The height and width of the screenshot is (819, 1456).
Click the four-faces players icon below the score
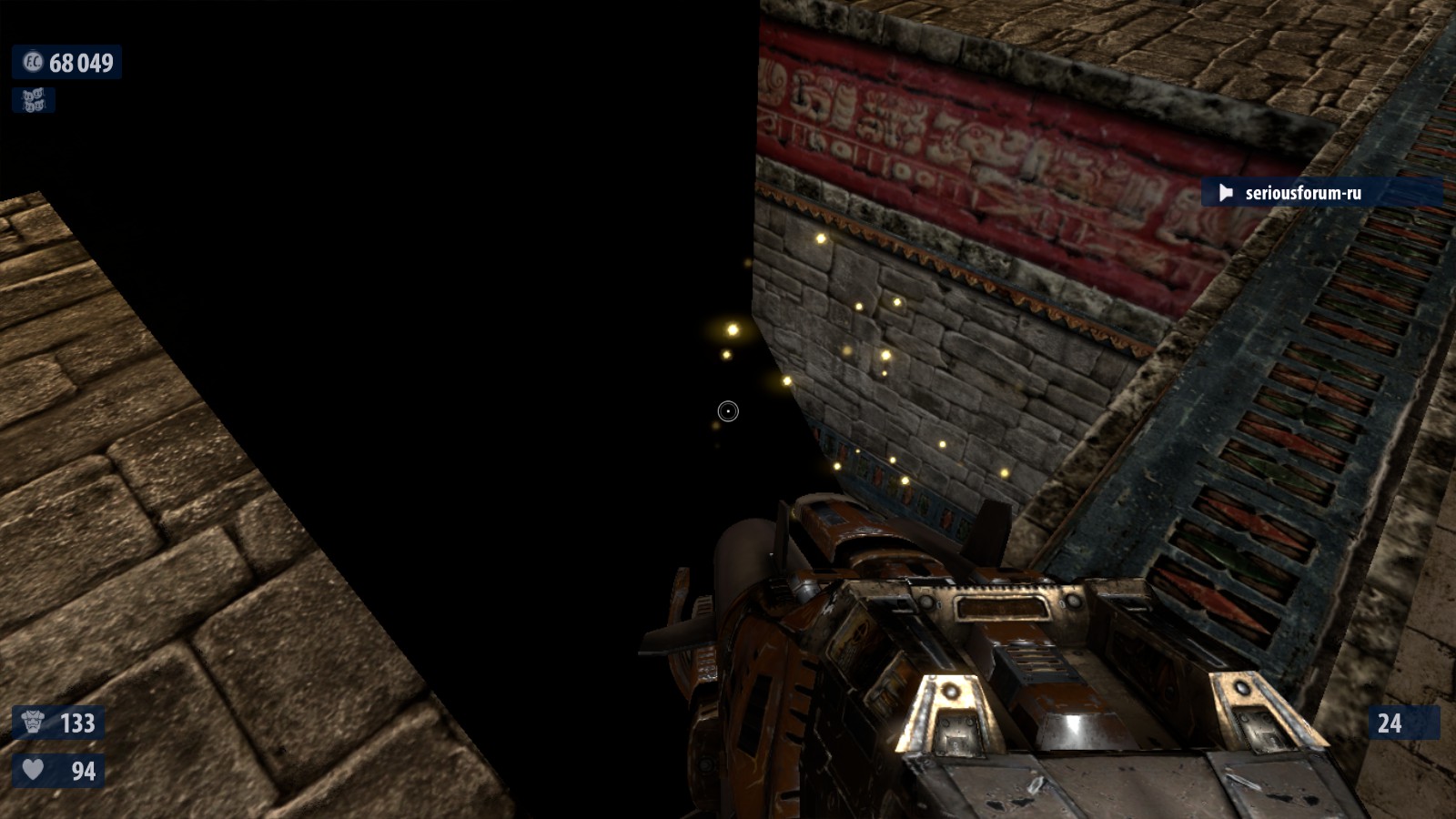[34, 100]
